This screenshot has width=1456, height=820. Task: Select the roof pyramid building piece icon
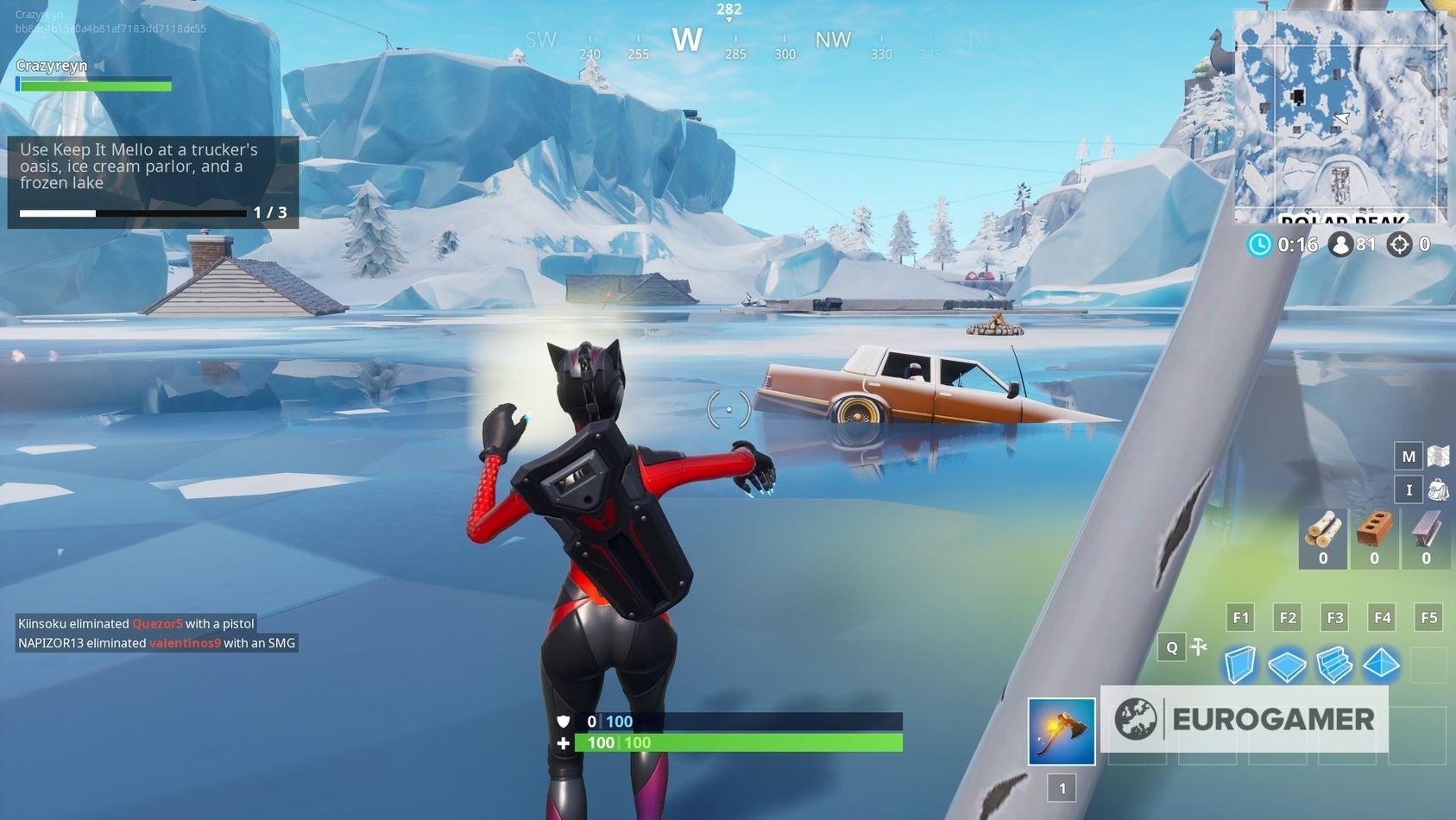1383,665
